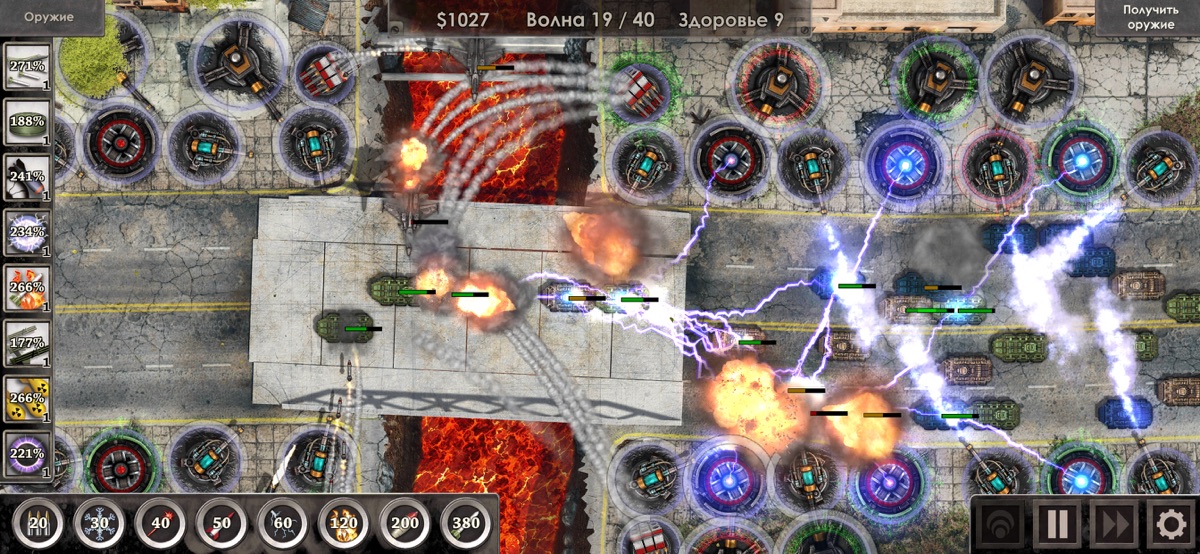The image size is (1200, 554).
Task: Use the 177% weapon ability
Action: point(27,344)
